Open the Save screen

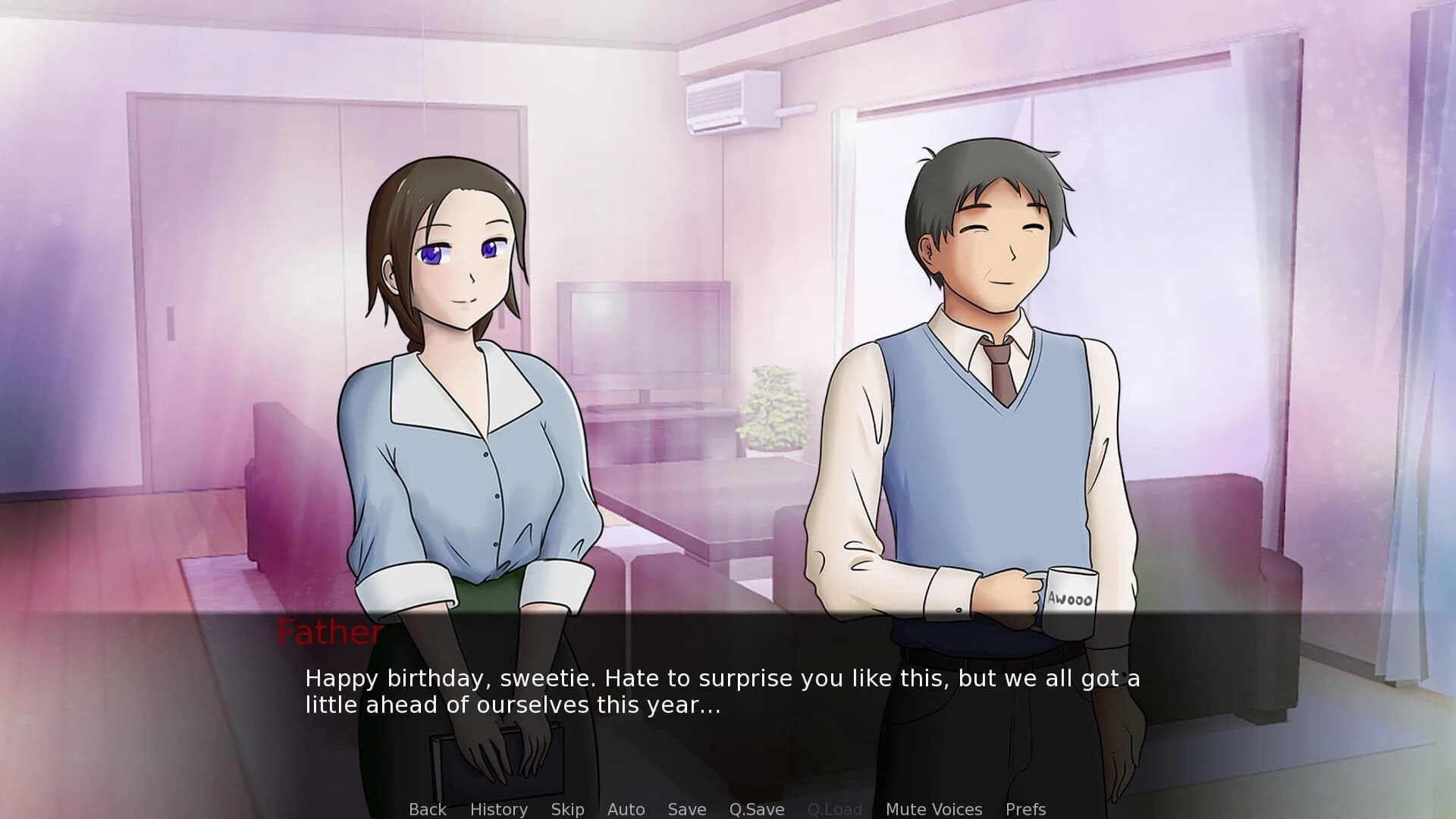686,809
